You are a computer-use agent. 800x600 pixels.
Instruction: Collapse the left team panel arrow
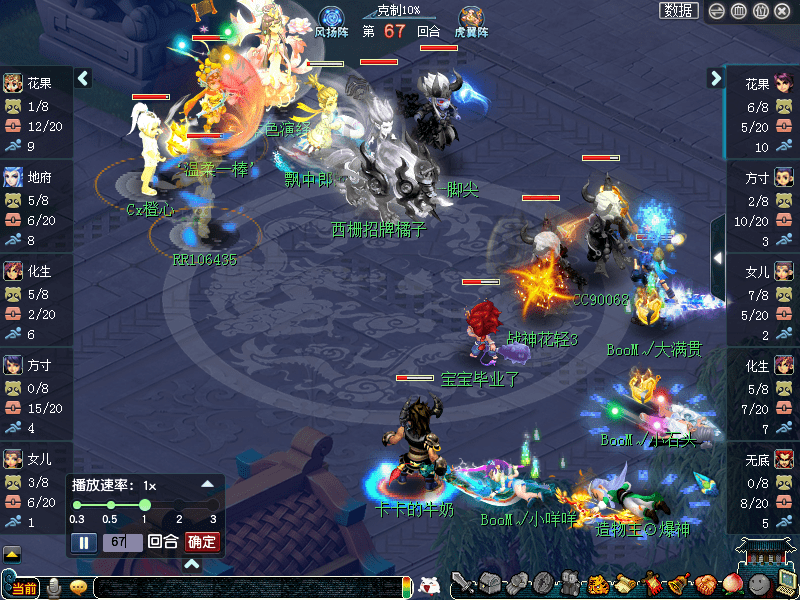pyautogui.click(x=83, y=78)
